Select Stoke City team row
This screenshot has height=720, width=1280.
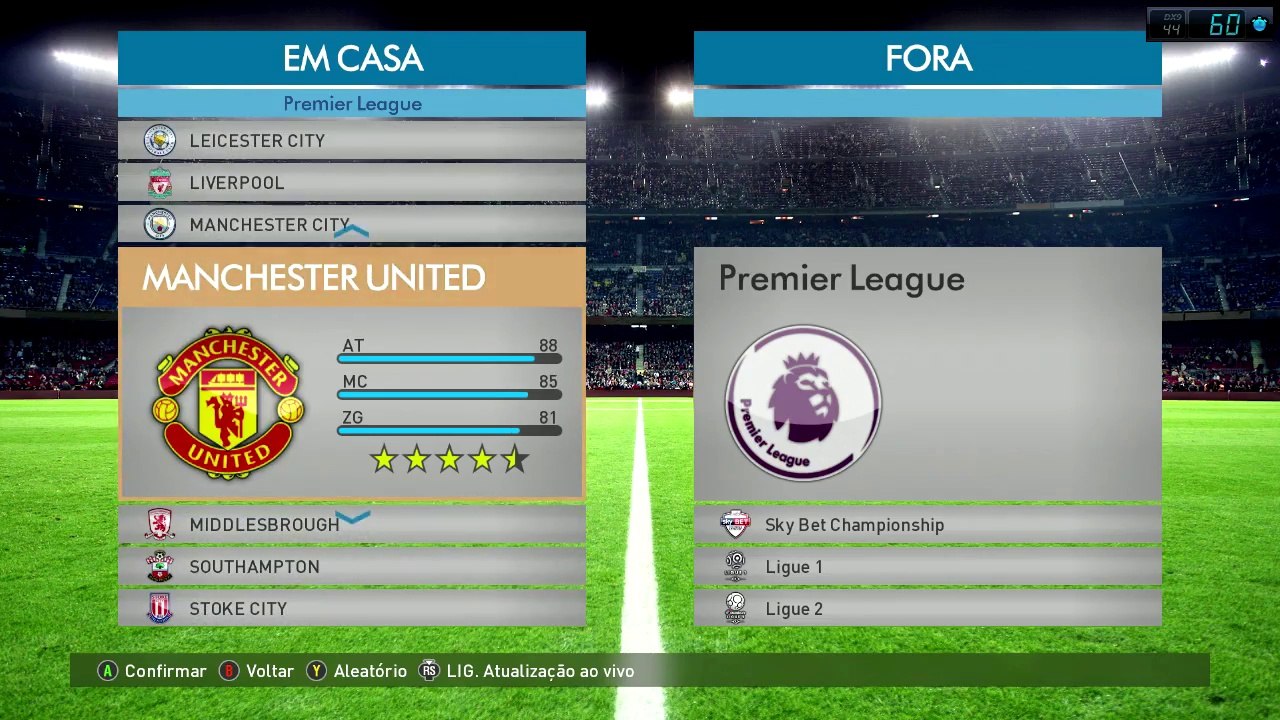coord(351,609)
